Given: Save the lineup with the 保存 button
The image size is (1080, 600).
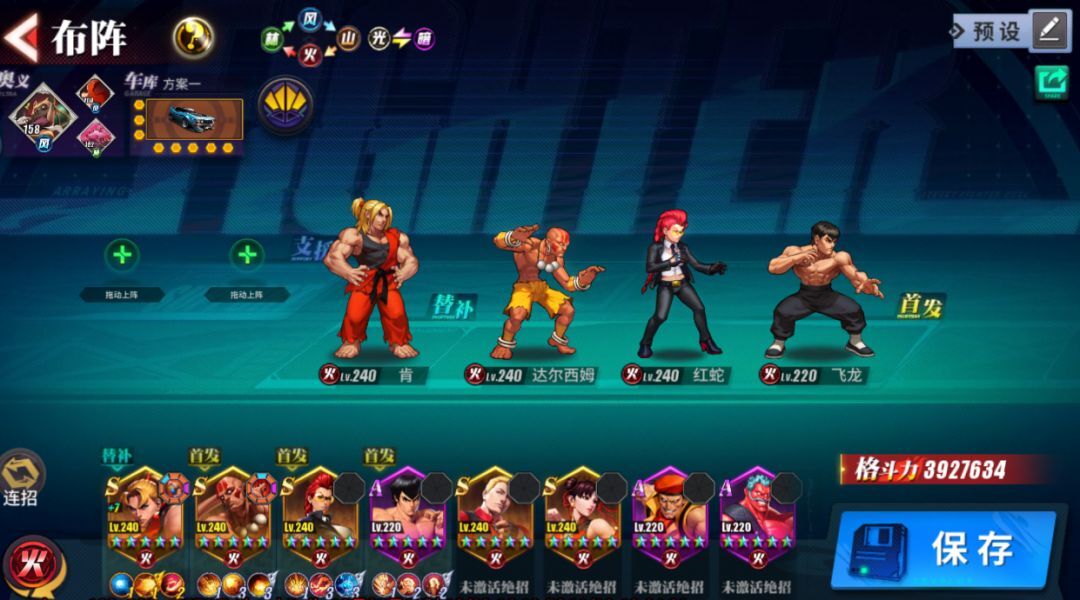Looking at the screenshot, I should click(x=943, y=548).
